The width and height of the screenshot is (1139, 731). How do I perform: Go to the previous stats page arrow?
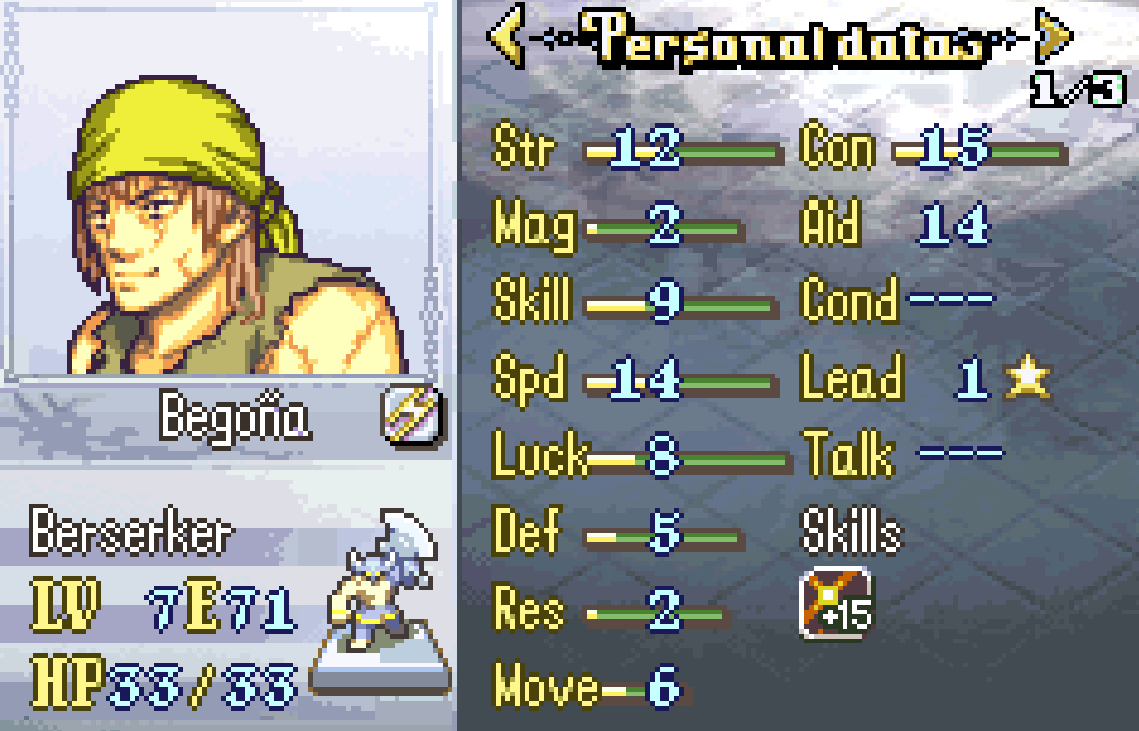(x=507, y=39)
